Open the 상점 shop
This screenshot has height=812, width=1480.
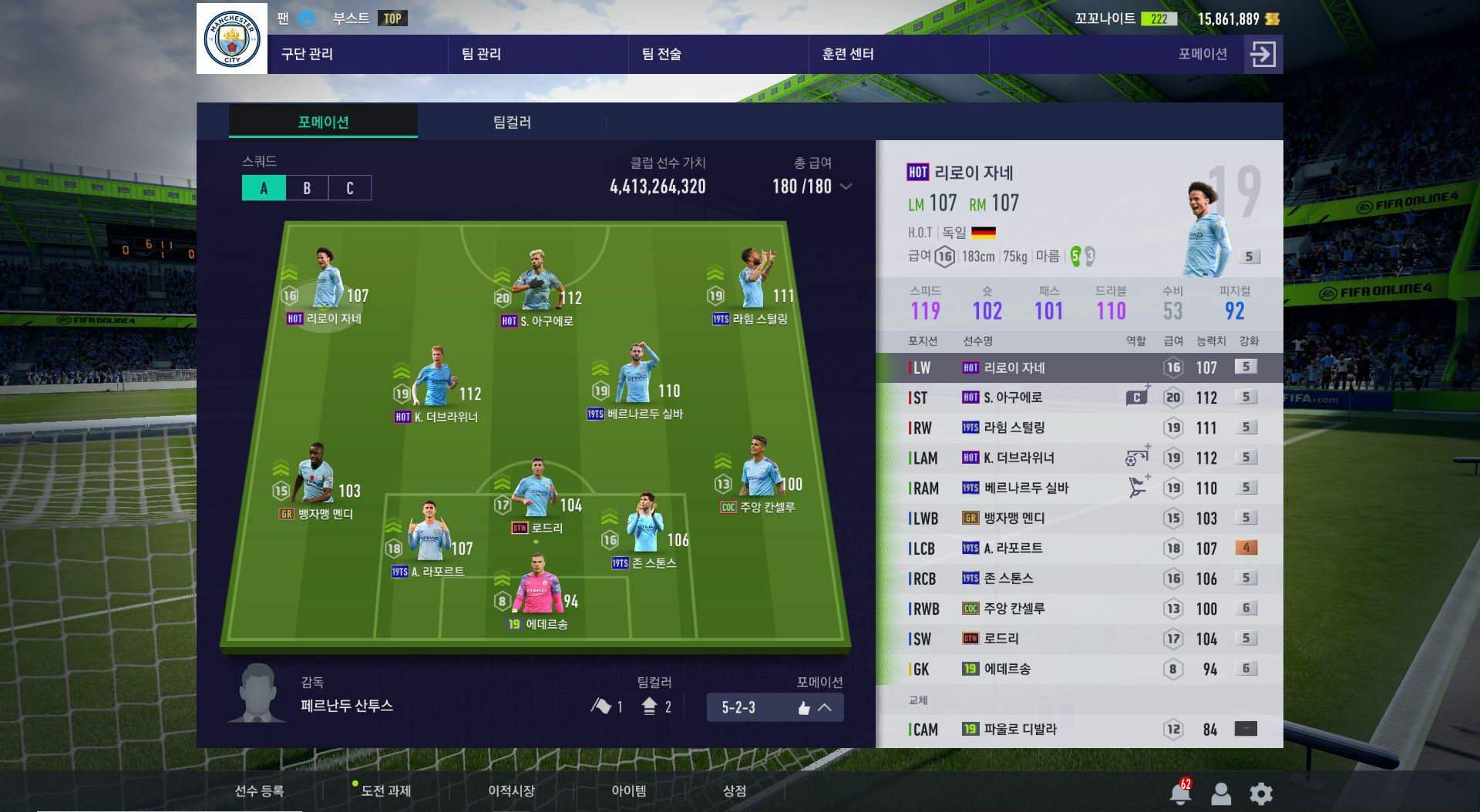click(734, 791)
